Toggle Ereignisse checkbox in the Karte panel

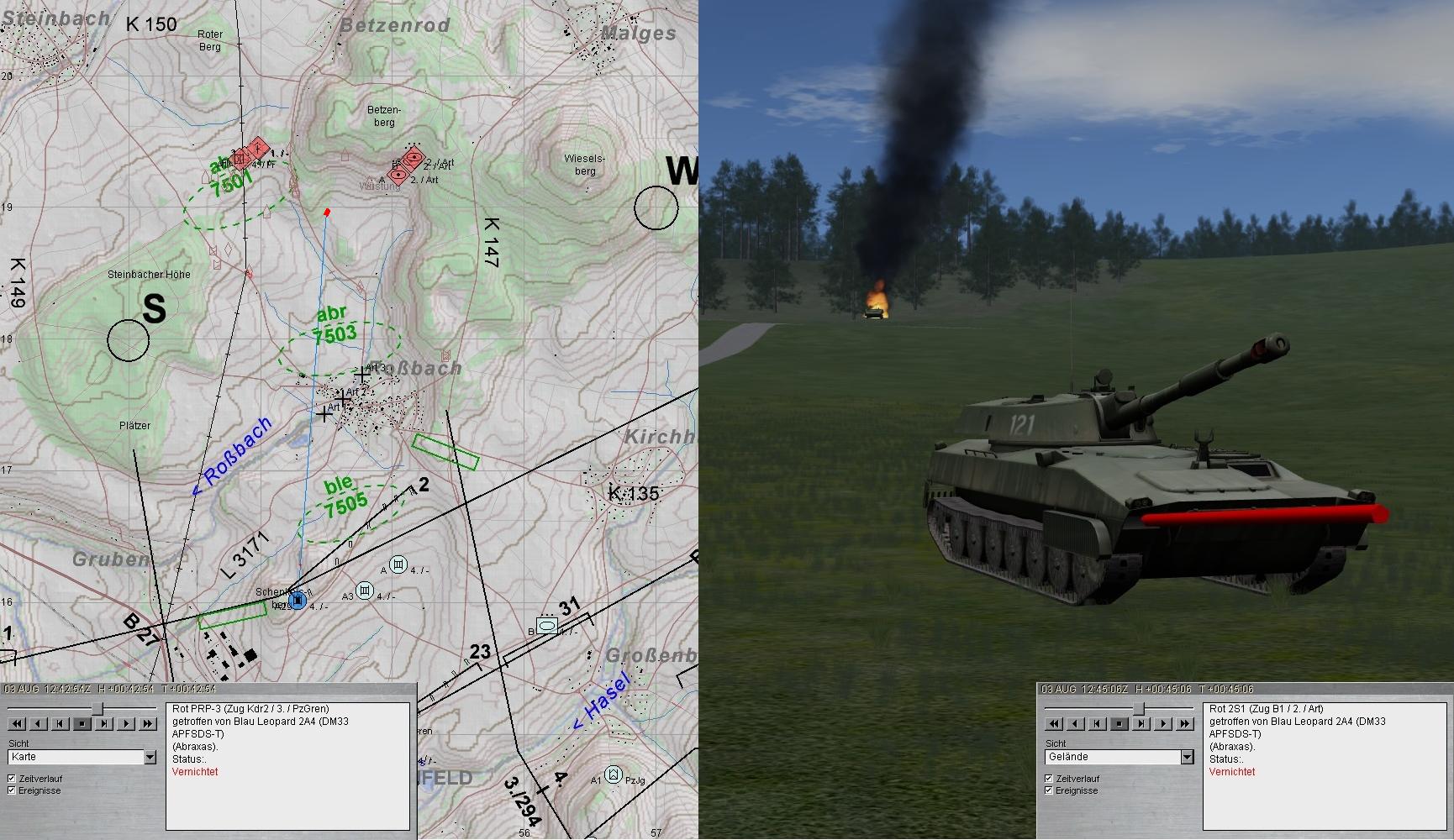coord(12,790)
